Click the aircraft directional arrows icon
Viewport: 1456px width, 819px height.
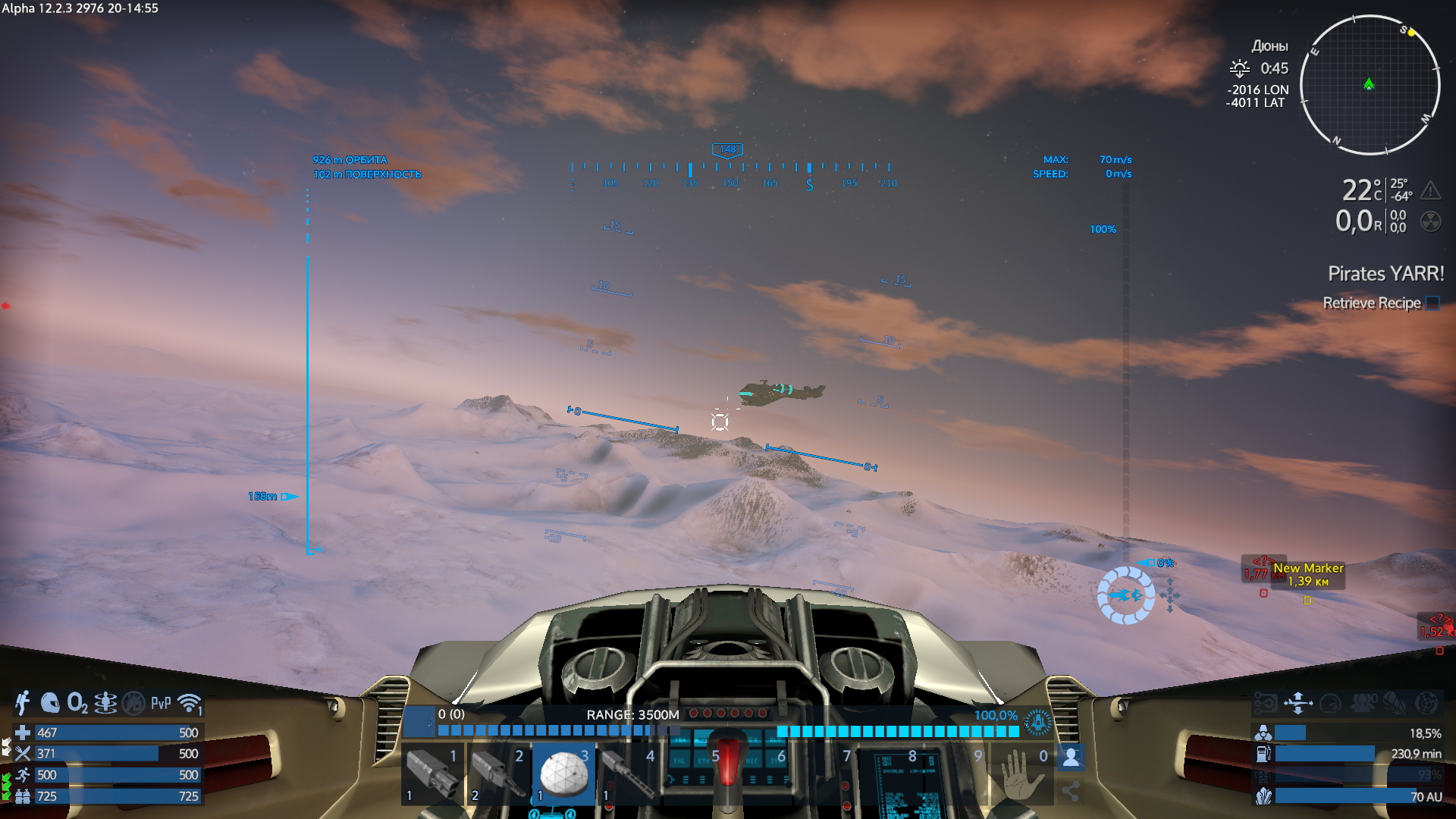click(x=1298, y=703)
